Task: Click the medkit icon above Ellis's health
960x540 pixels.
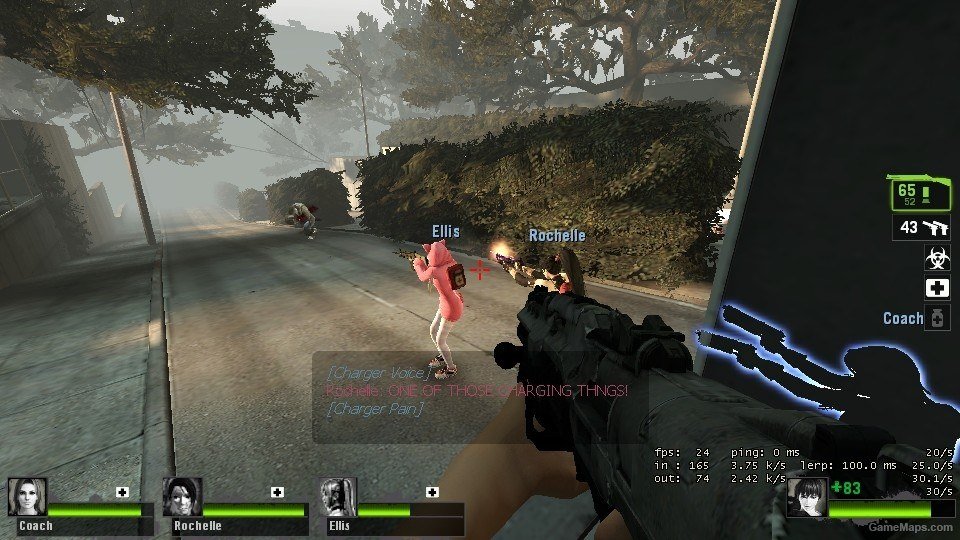Action: (432, 492)
